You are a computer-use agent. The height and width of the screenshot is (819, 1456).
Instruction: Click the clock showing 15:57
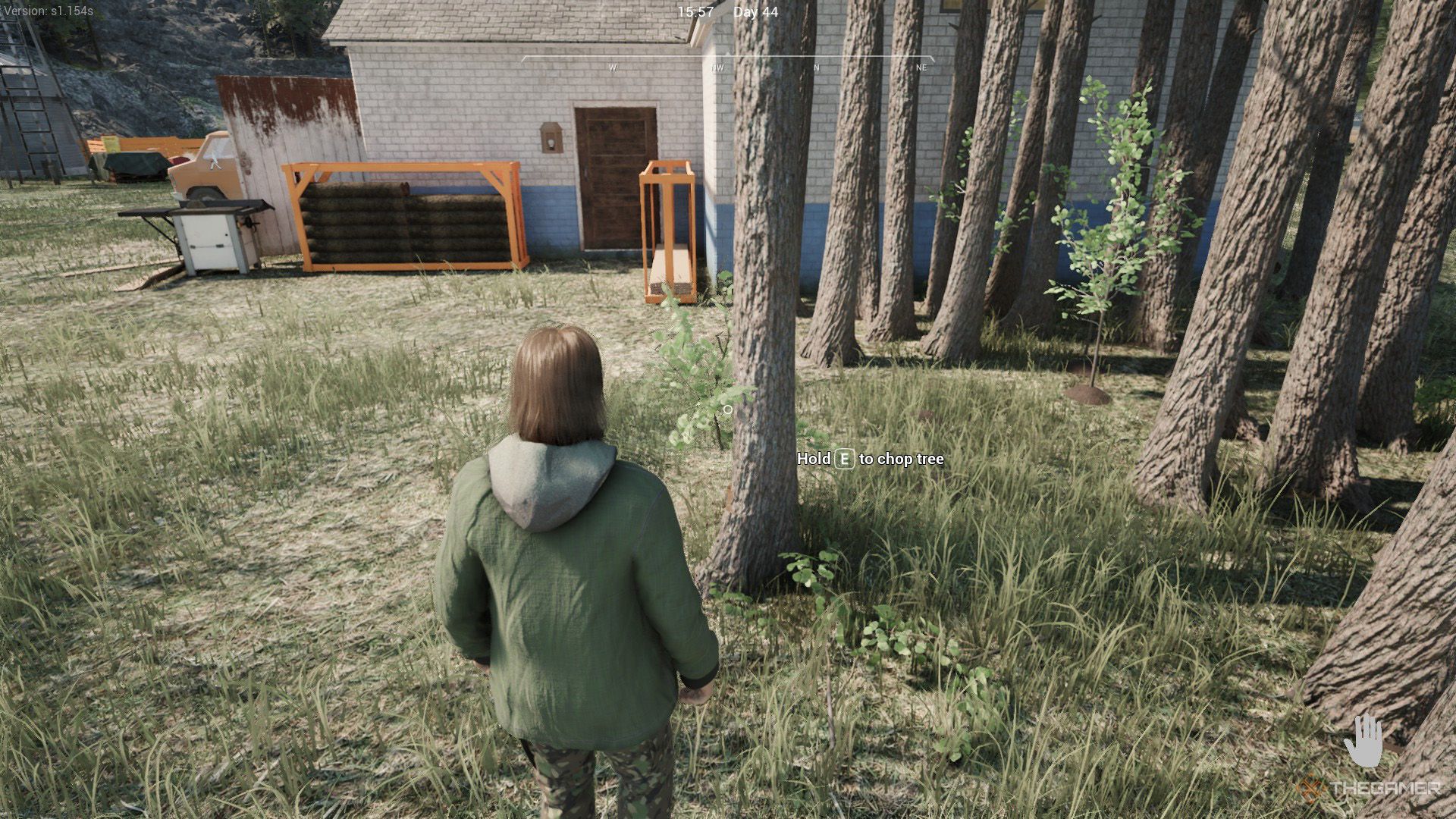(x=695, y=12)
